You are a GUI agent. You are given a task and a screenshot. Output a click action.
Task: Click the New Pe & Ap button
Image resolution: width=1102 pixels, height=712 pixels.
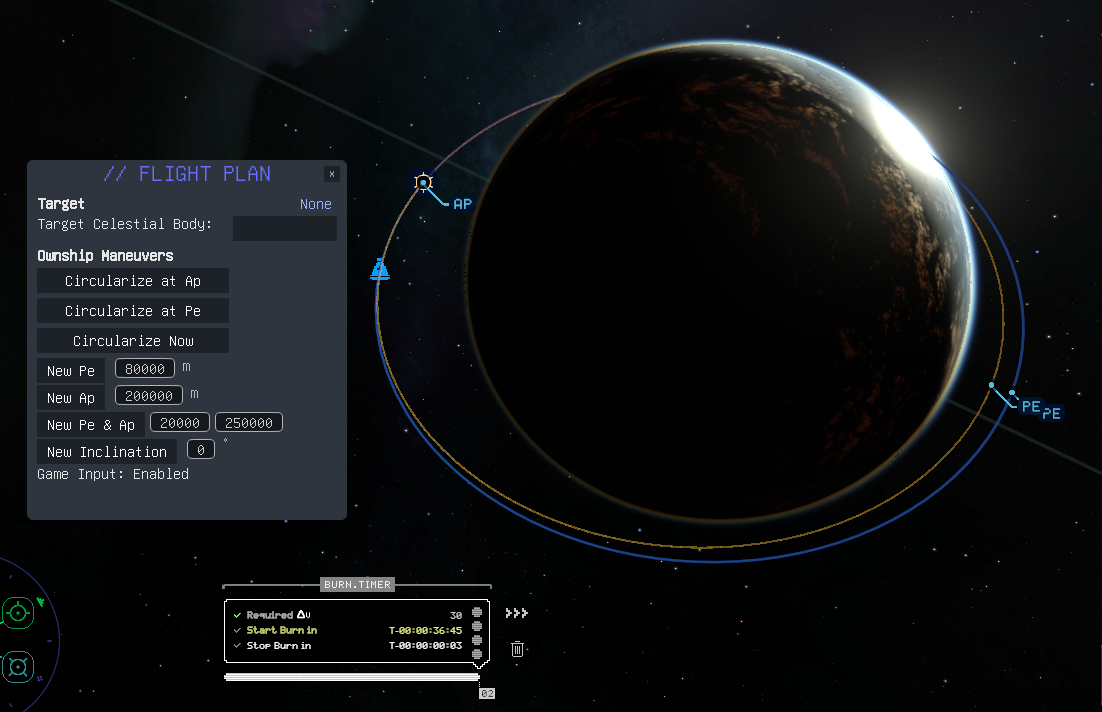91,425
